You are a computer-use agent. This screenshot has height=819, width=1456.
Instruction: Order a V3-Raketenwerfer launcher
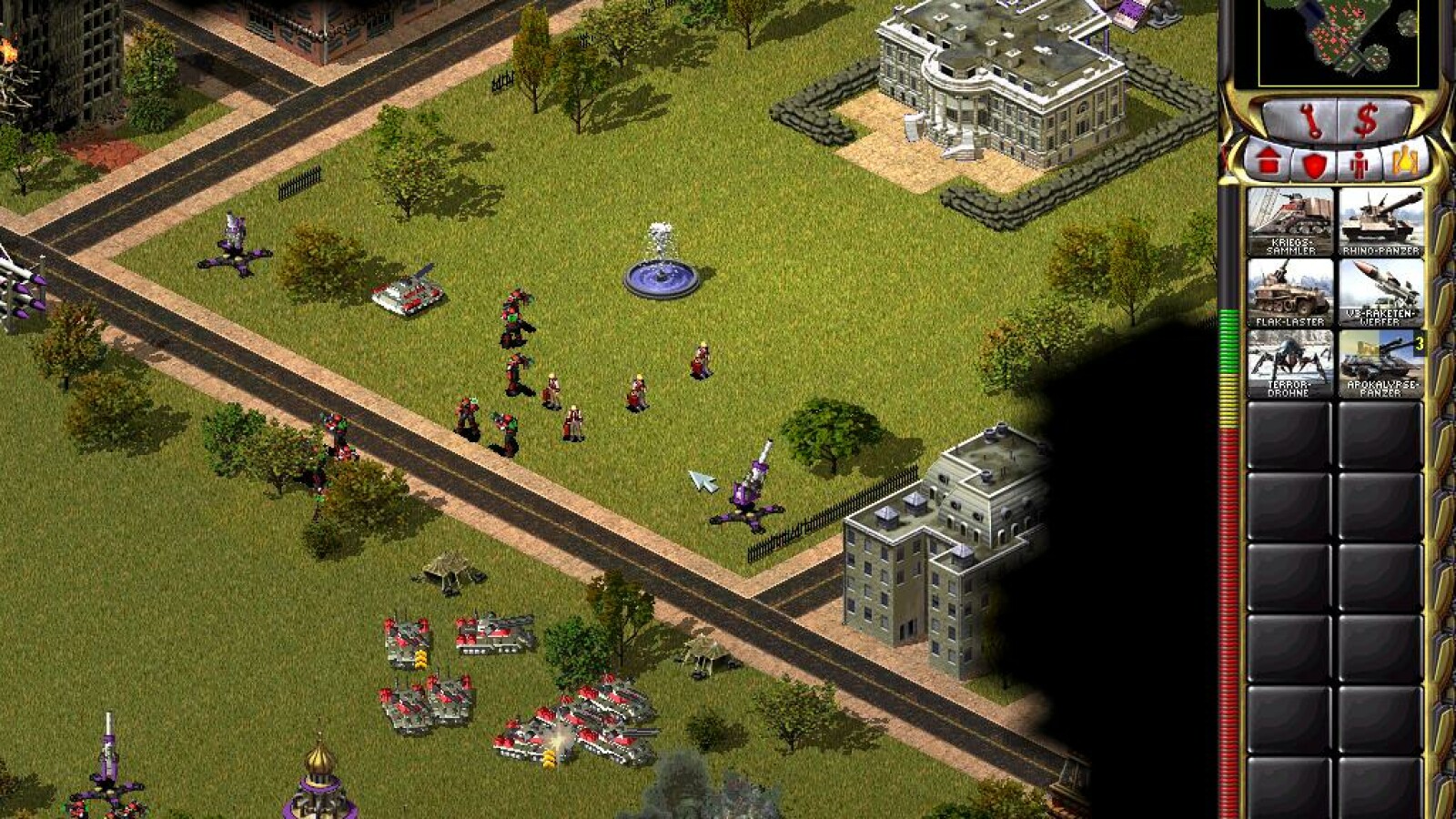pos(1380,292)
